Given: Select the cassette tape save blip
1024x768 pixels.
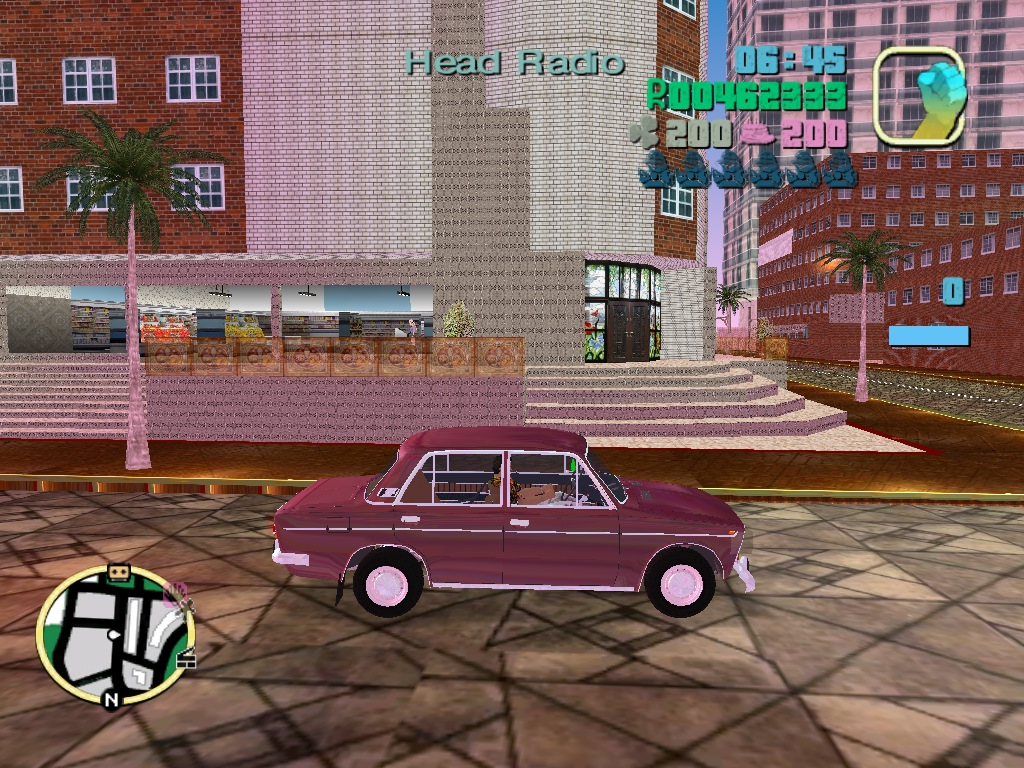Looking at the screenshot, I should (119, 573).
